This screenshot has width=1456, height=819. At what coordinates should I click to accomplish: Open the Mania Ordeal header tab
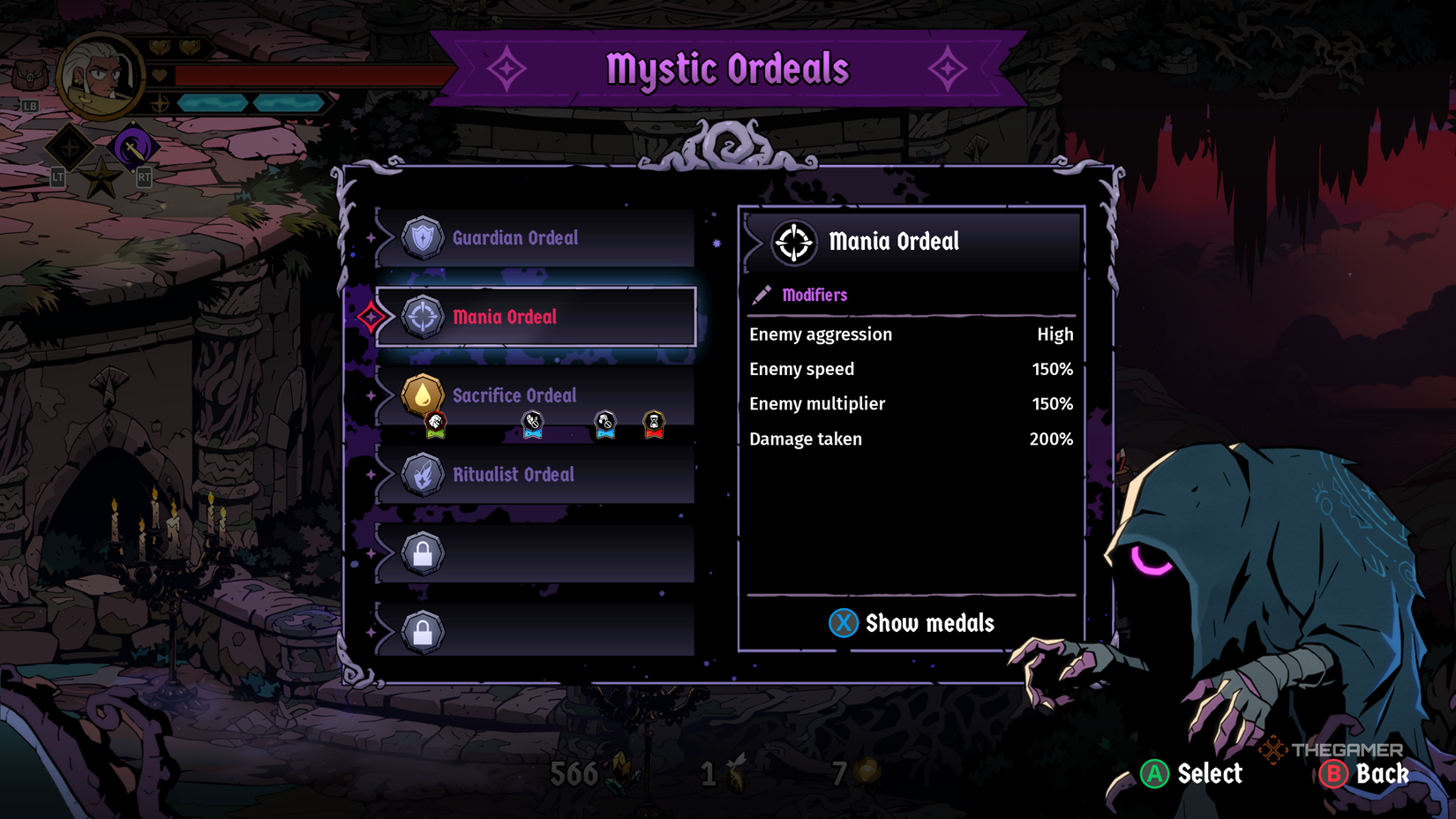pos(911,241)
